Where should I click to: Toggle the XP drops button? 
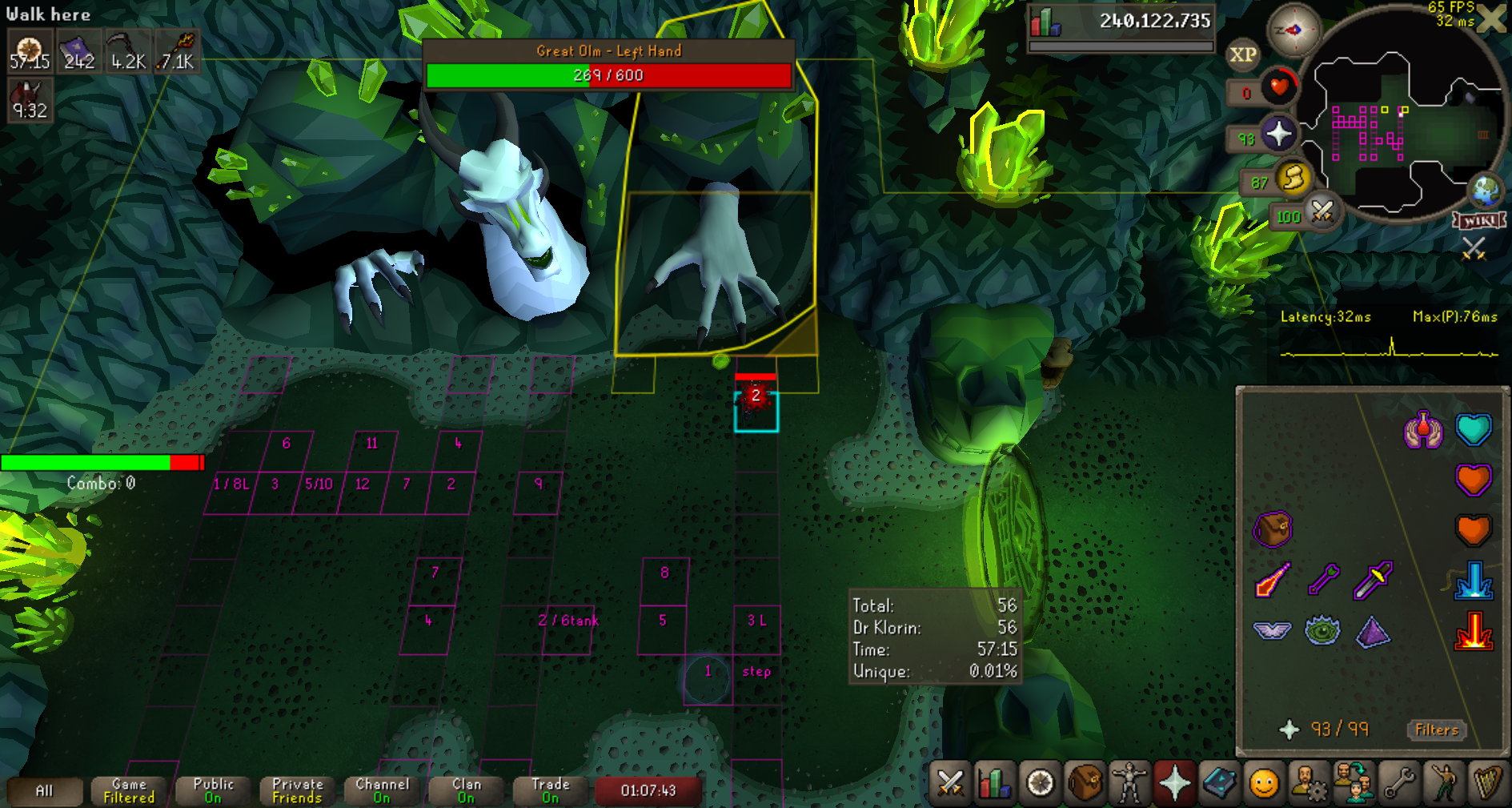[1242, 55]
